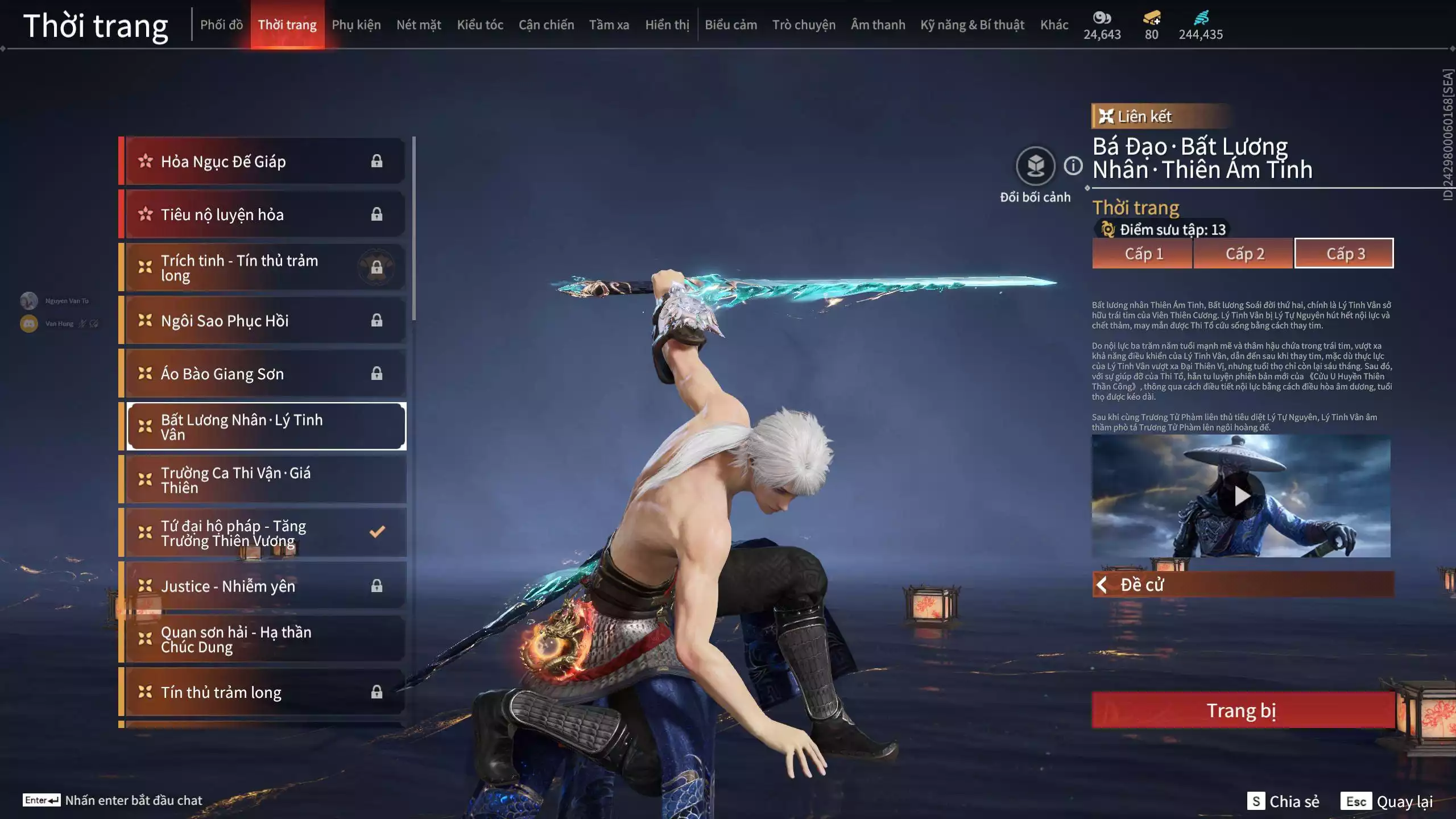Show outfit info via the i icon
Screen dimensions: 1456x819
(1073, 166)
